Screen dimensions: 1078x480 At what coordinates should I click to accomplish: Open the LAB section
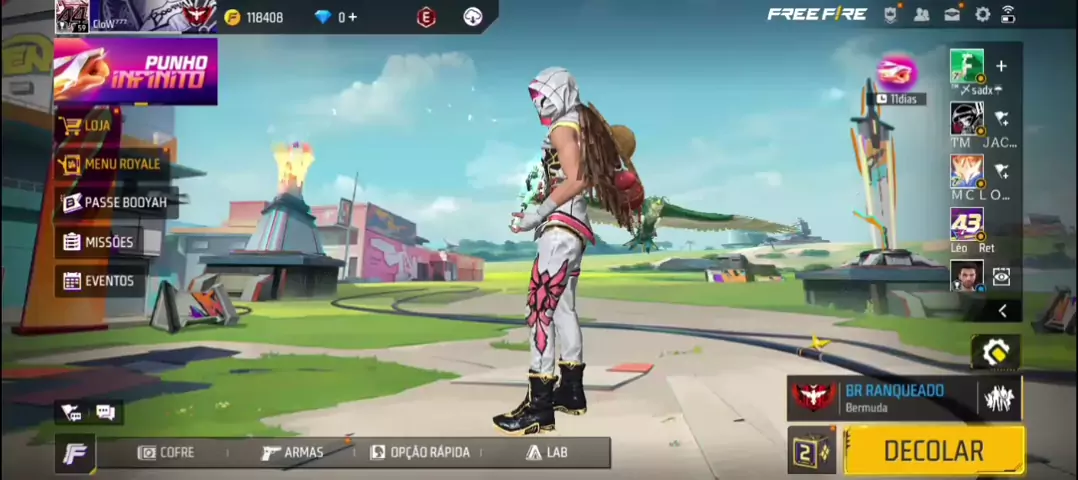pos(546,452)
